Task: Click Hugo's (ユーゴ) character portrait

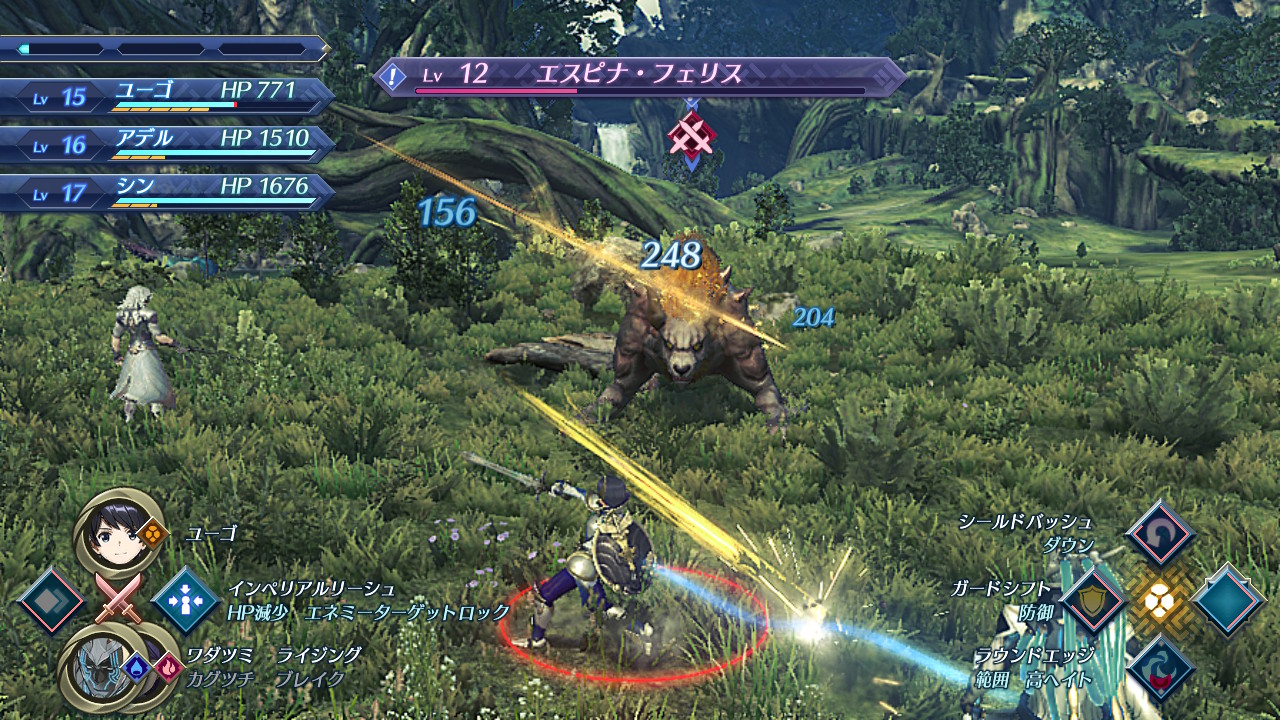Action: click(x=118, y=531)
